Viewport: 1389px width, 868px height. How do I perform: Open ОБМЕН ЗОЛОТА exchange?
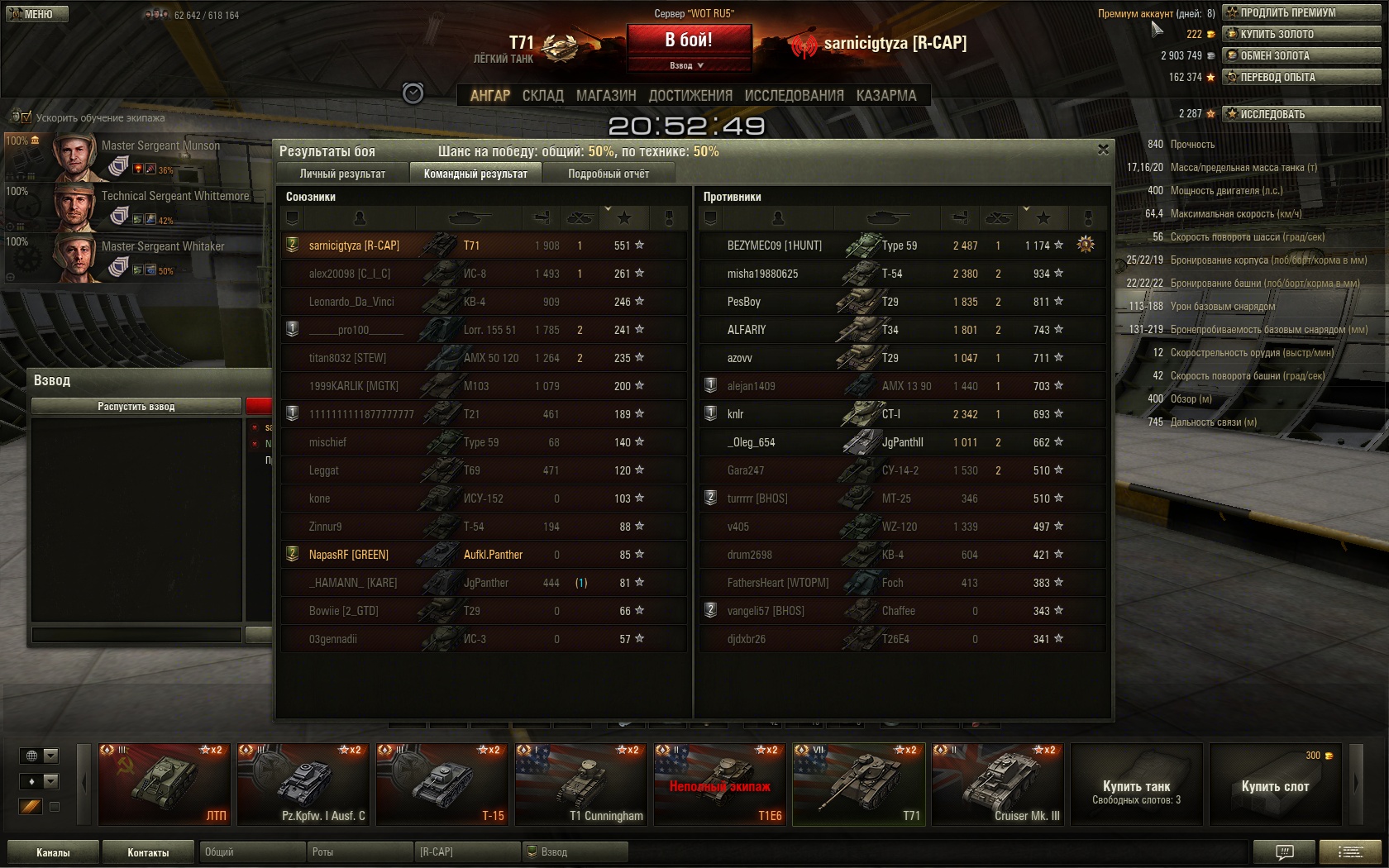coord(1301,55)
